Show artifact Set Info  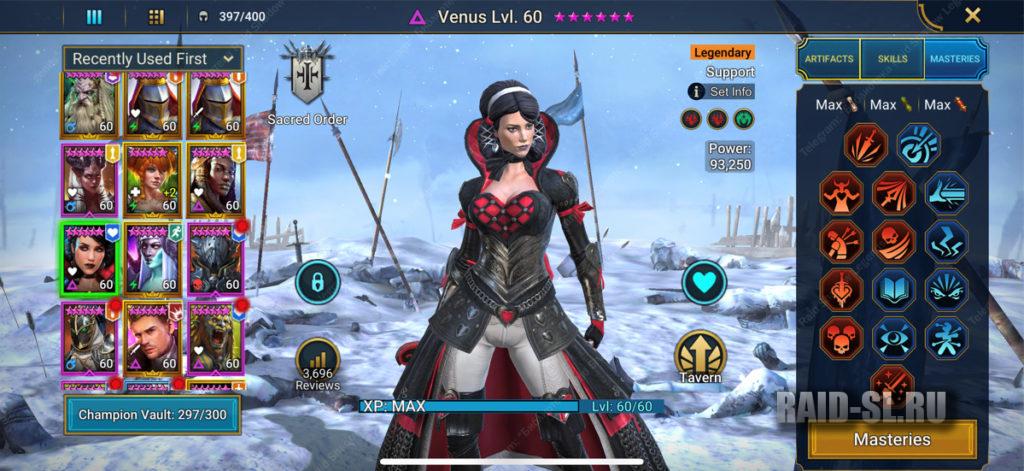pos(721,91)
